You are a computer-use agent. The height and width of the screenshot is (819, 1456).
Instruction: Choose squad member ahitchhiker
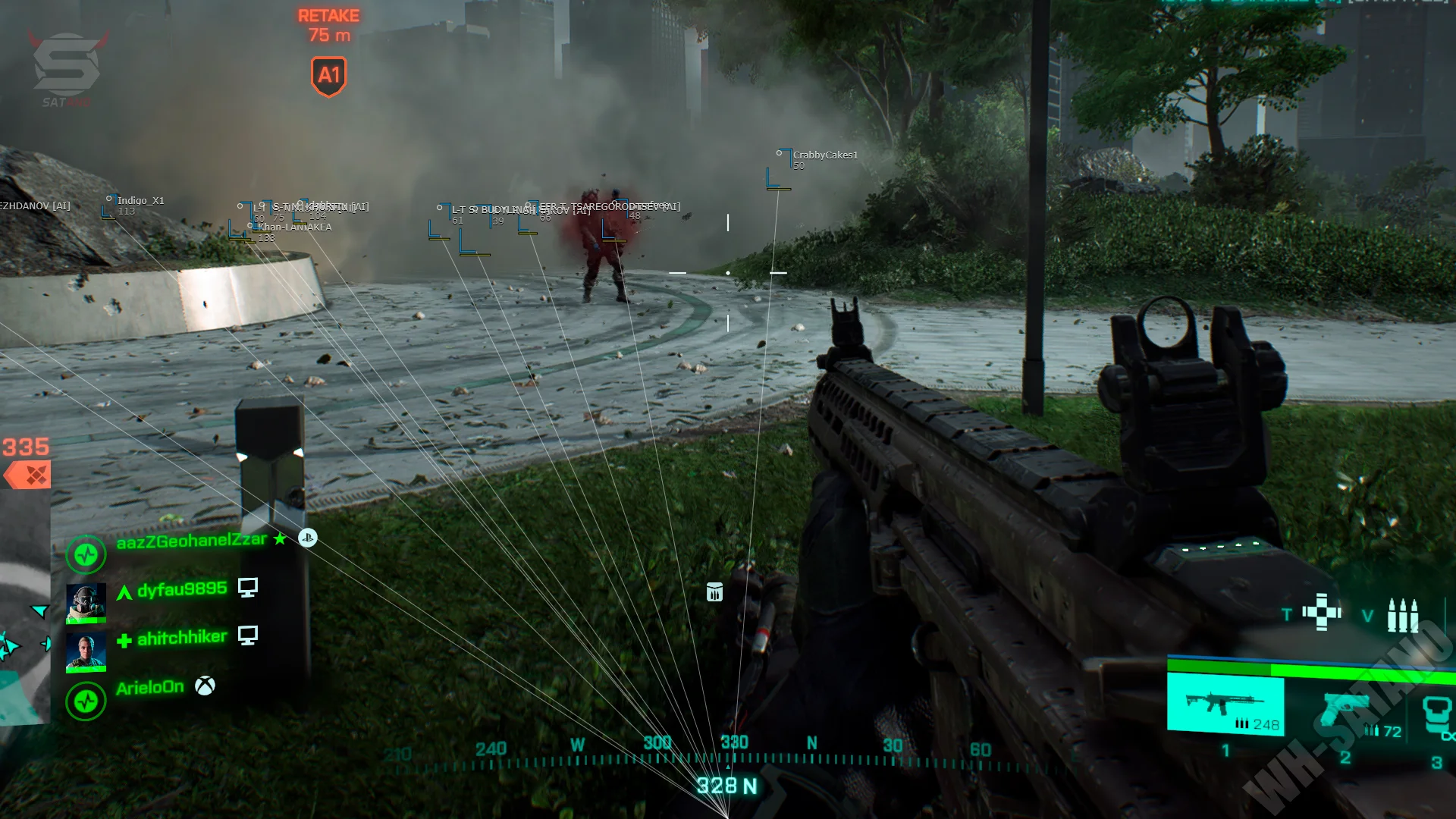(x=181, y=638)
